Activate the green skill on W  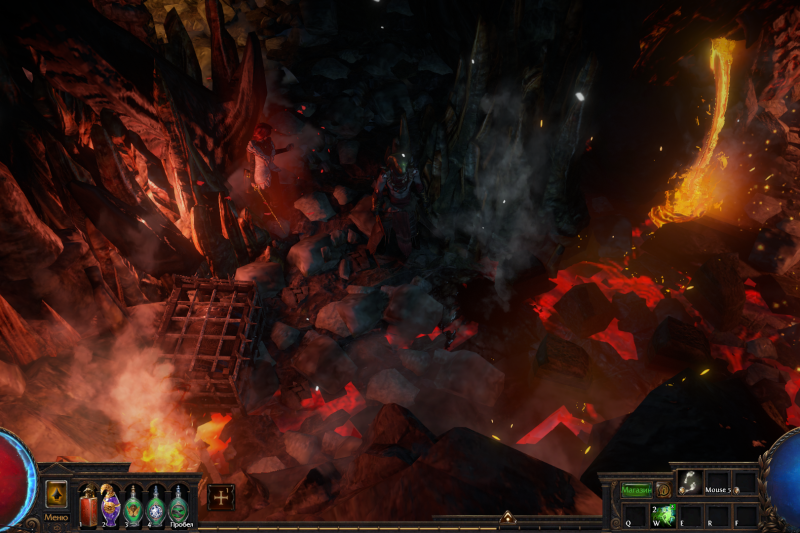[x=662, y=515]
